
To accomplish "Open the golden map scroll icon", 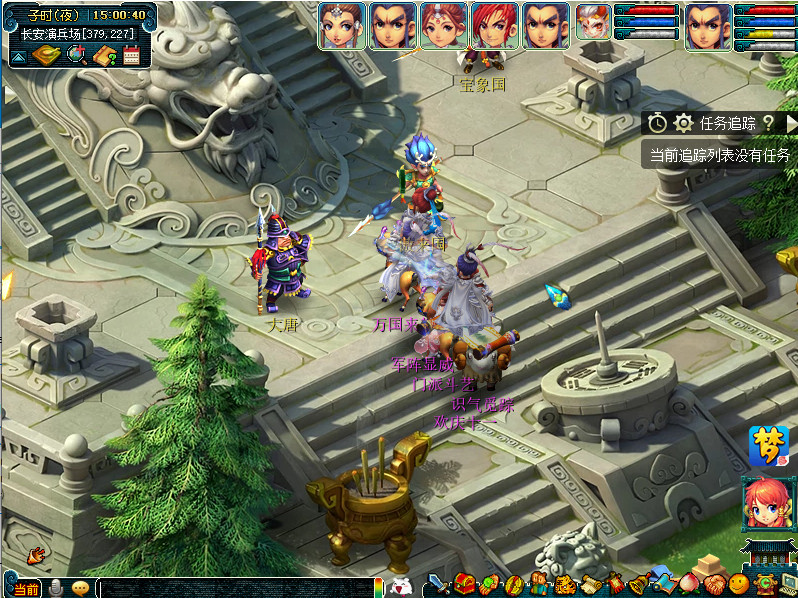I will point(46,56).
